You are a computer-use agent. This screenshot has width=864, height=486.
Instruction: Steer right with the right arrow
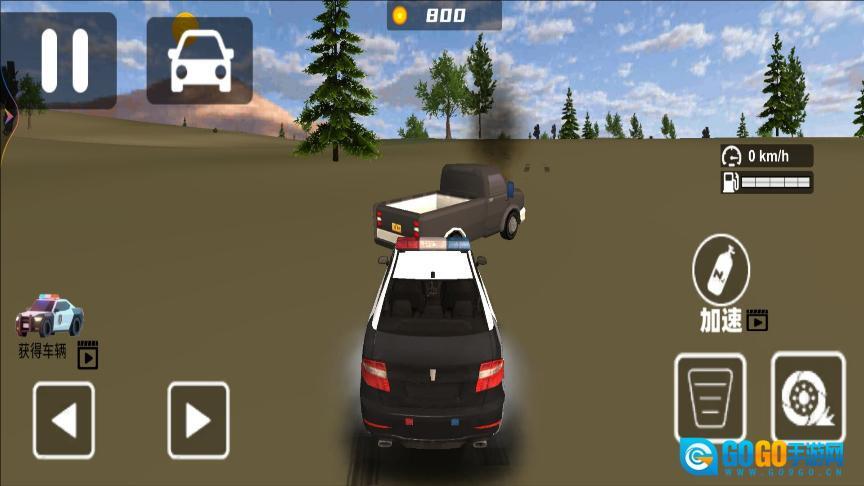(x=198, y=420)
